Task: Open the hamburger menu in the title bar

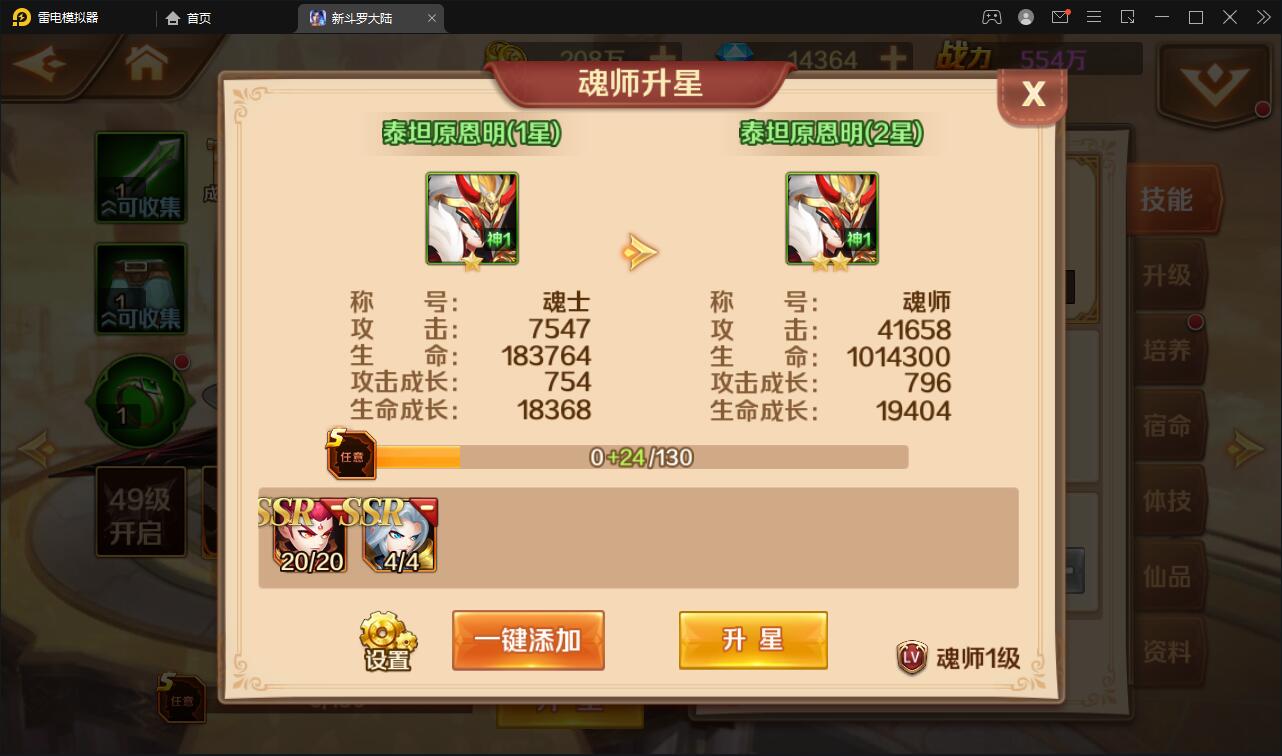Action: coord(1094,17)
